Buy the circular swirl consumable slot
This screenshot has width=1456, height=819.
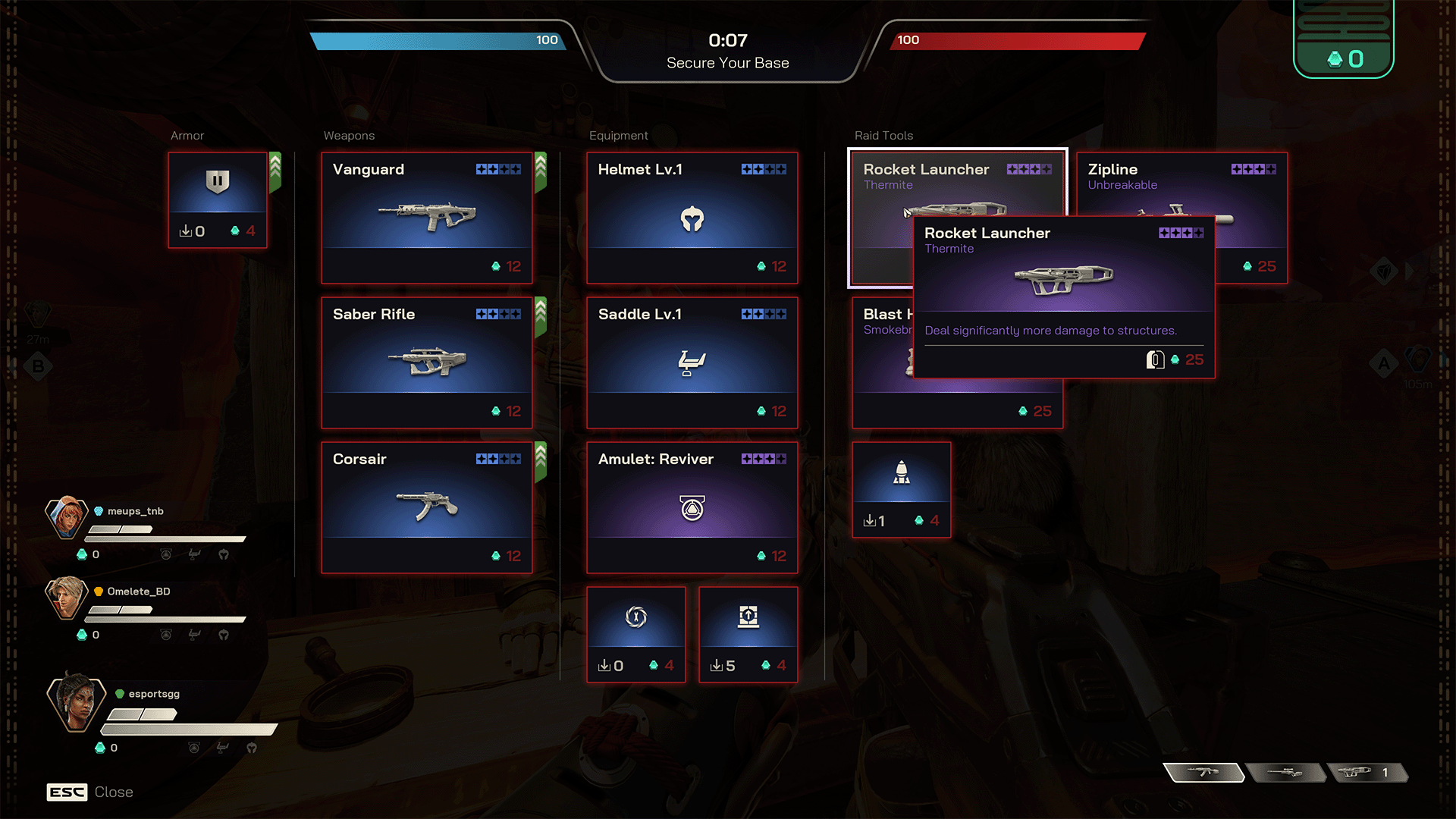pyautogui.click(x=636, y=635)
